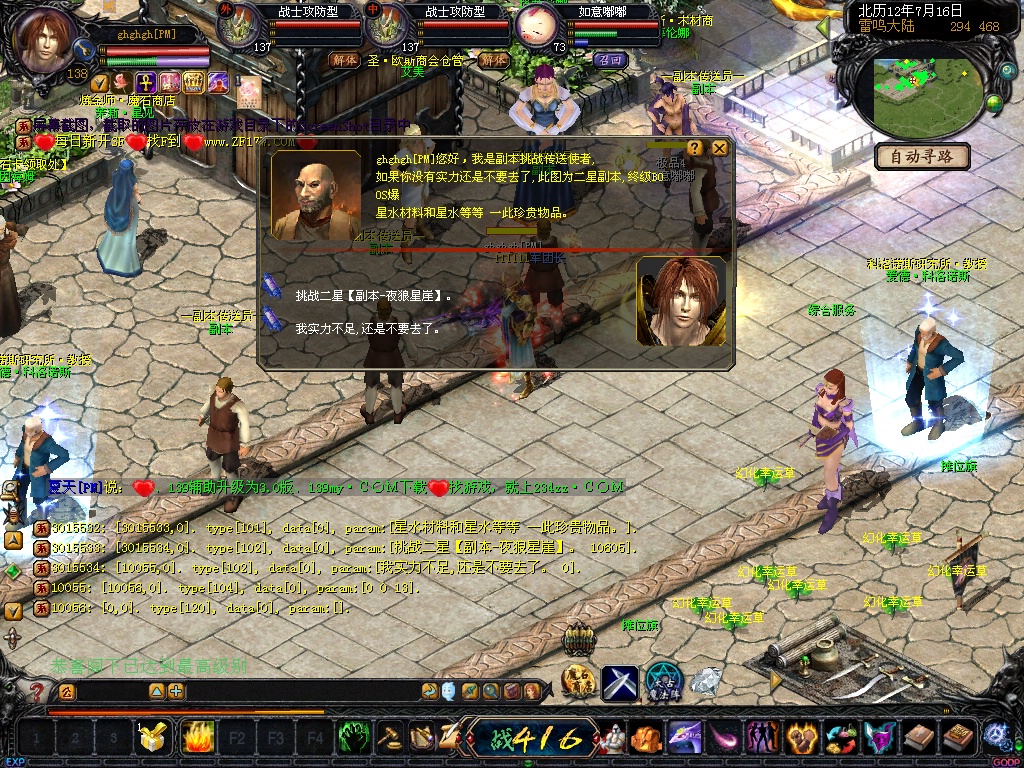Click the auction hammer icon in the menu bar
Viewport: 1024px width, 768px height.
pyautogui.click(x=389, y=738)
